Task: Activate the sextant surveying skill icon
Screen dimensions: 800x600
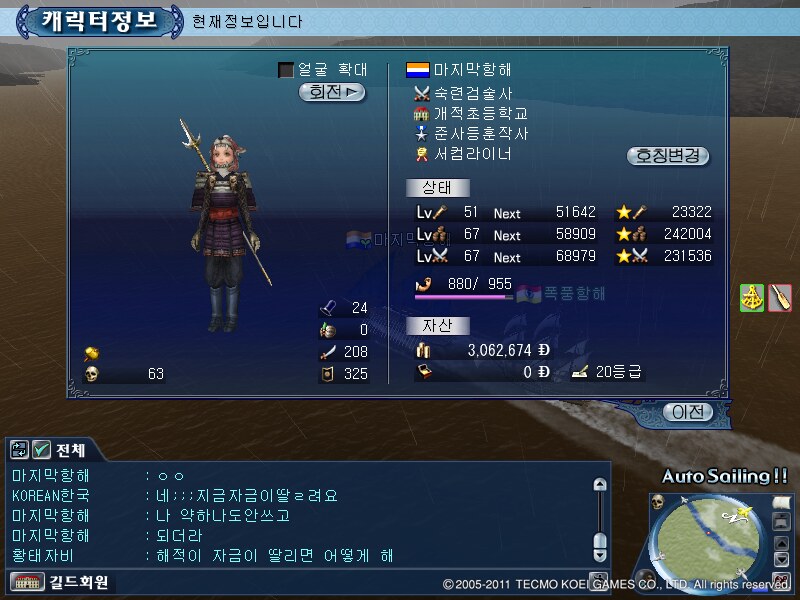Action: [x=752, y=297]
